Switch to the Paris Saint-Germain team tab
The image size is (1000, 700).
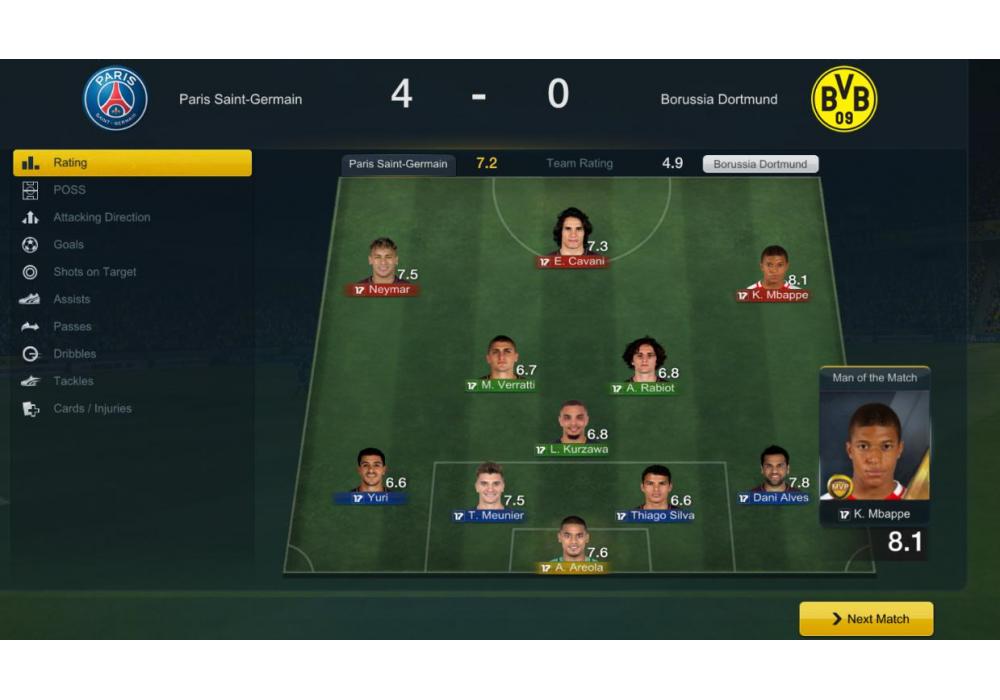(x=398, y=164)
